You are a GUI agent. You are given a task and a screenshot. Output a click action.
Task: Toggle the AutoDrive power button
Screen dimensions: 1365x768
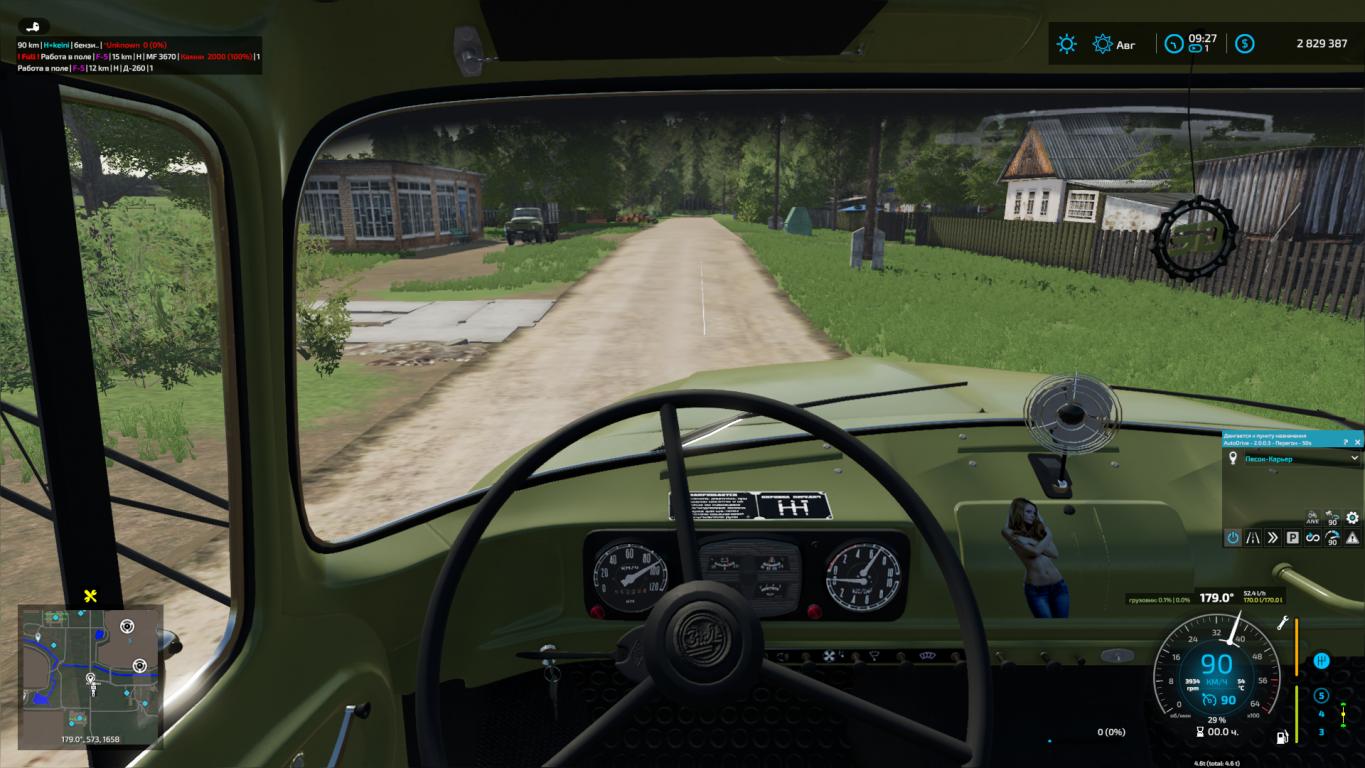click(1233, 538)
